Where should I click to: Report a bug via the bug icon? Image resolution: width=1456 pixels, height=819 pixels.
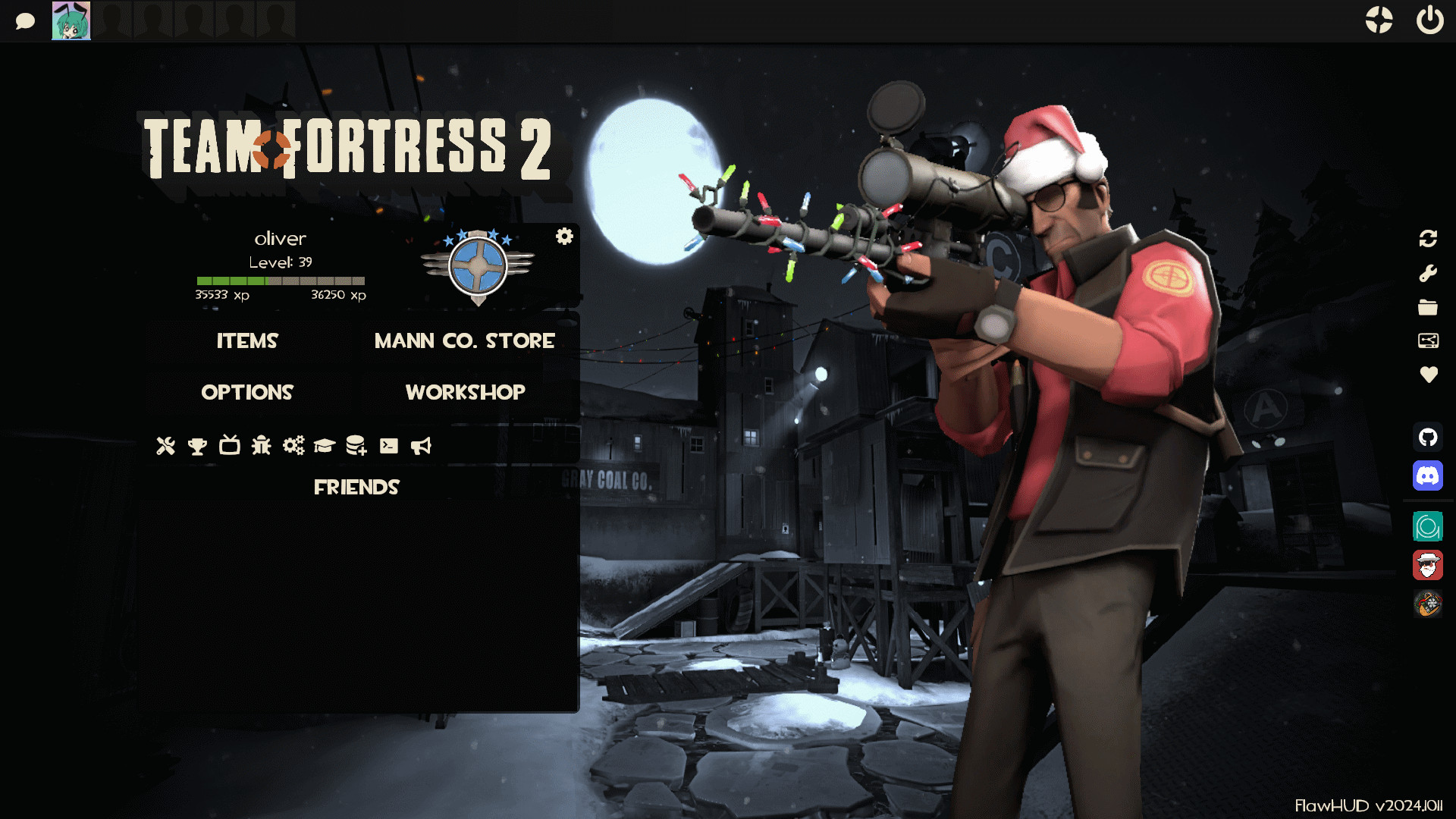tap(260, 447)
